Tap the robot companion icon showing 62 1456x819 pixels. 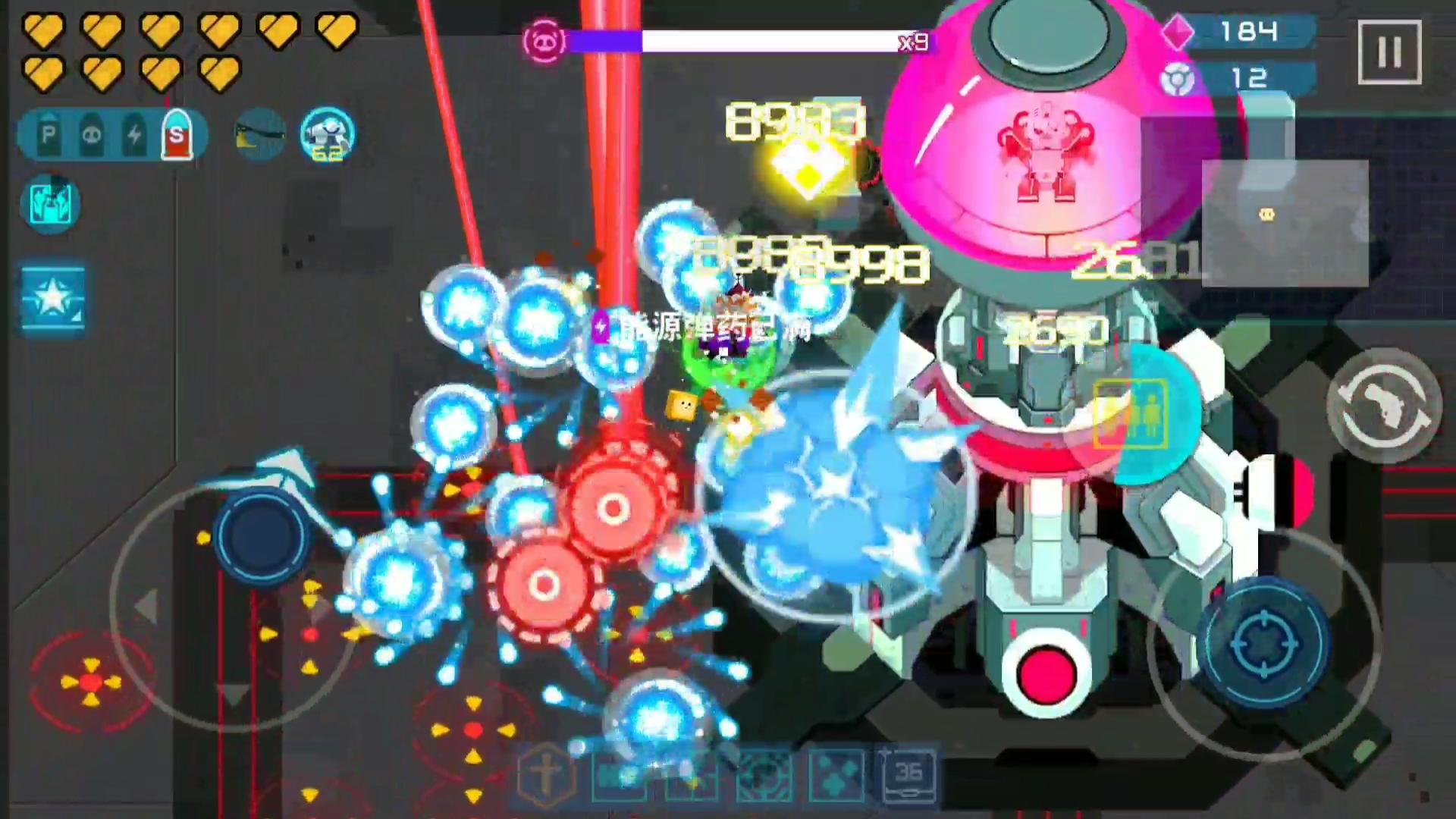tap(326, 136)
